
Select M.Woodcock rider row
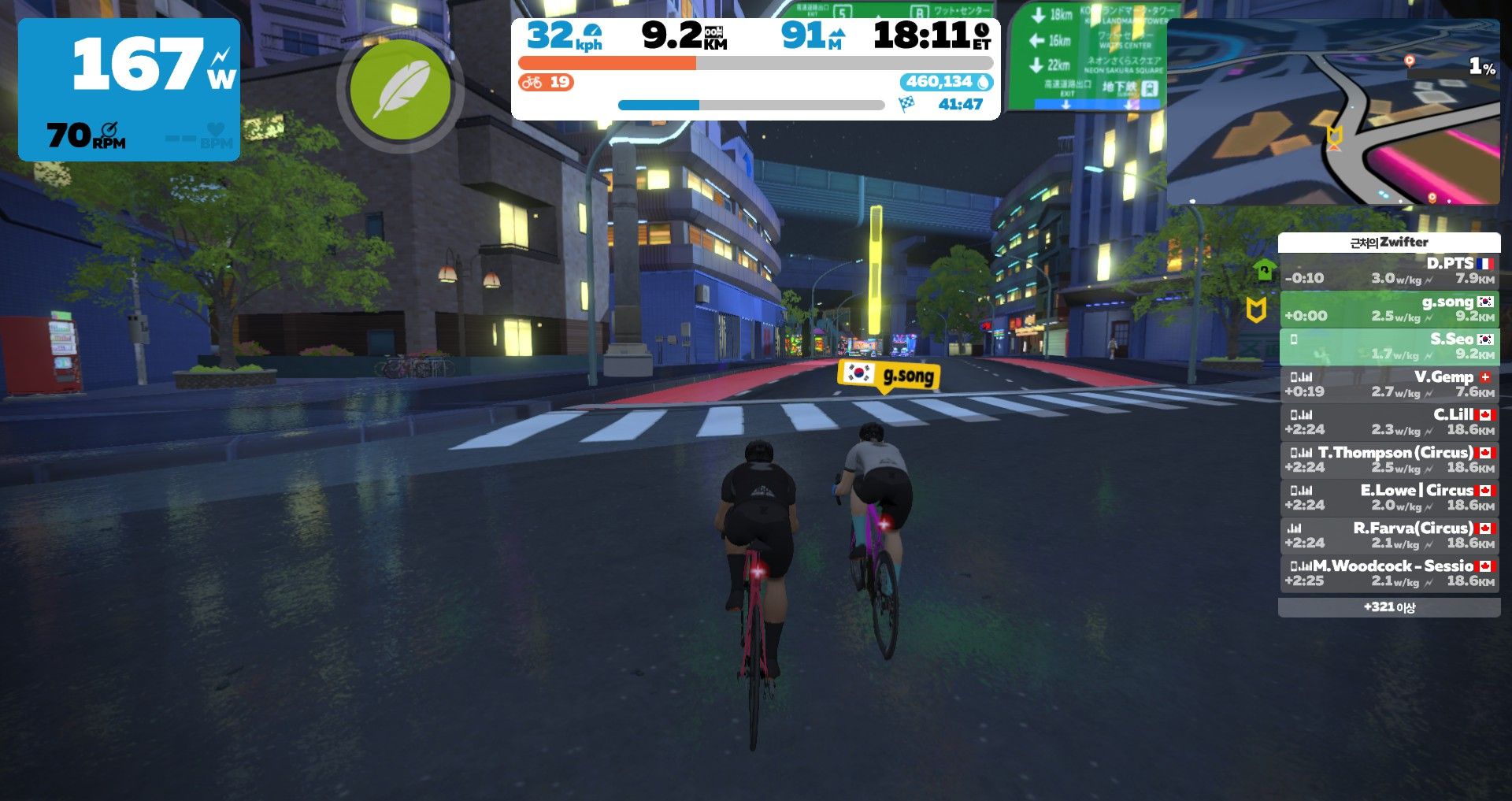coord(1389,573)
